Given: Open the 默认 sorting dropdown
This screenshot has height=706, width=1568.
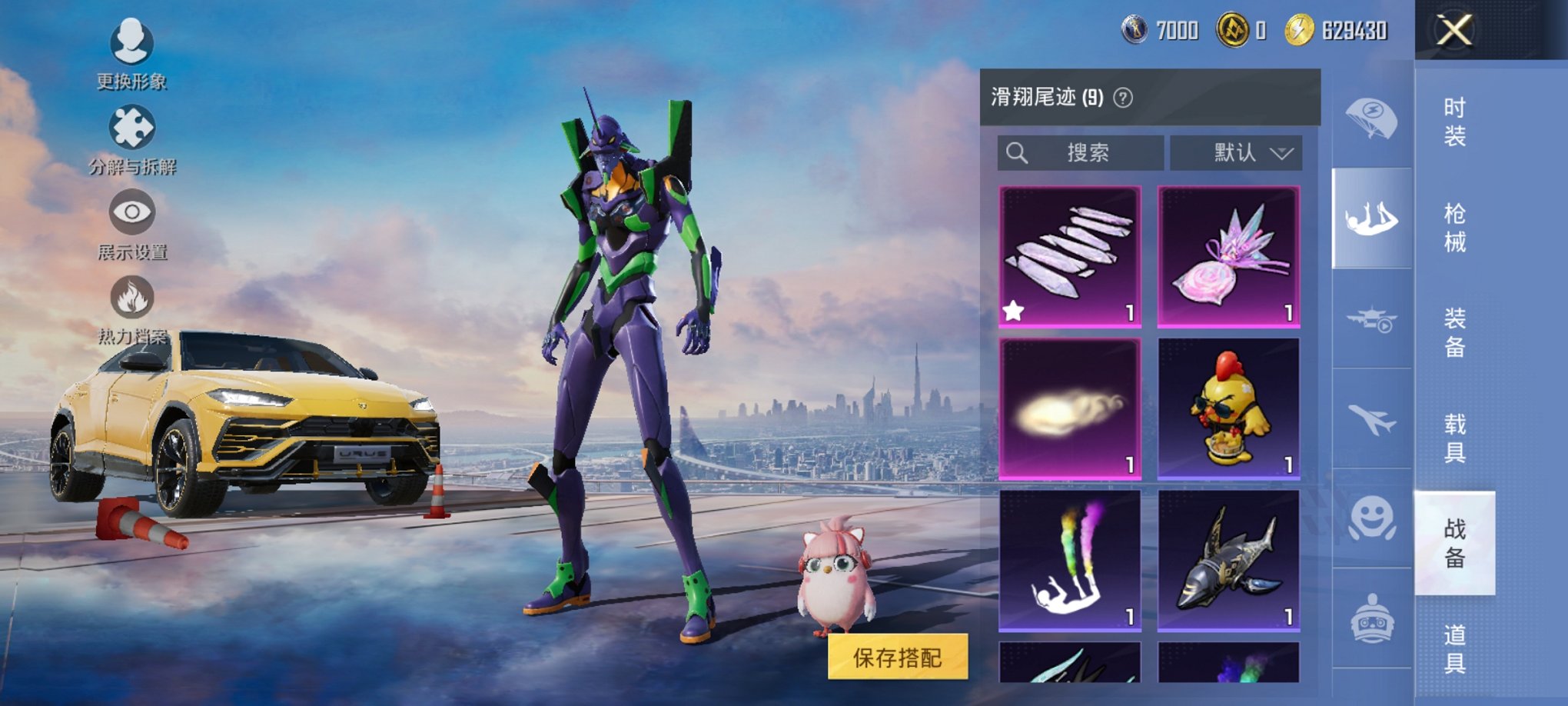Looking at the screenshot, I should pyautogui.click(x=1236, y=152).
